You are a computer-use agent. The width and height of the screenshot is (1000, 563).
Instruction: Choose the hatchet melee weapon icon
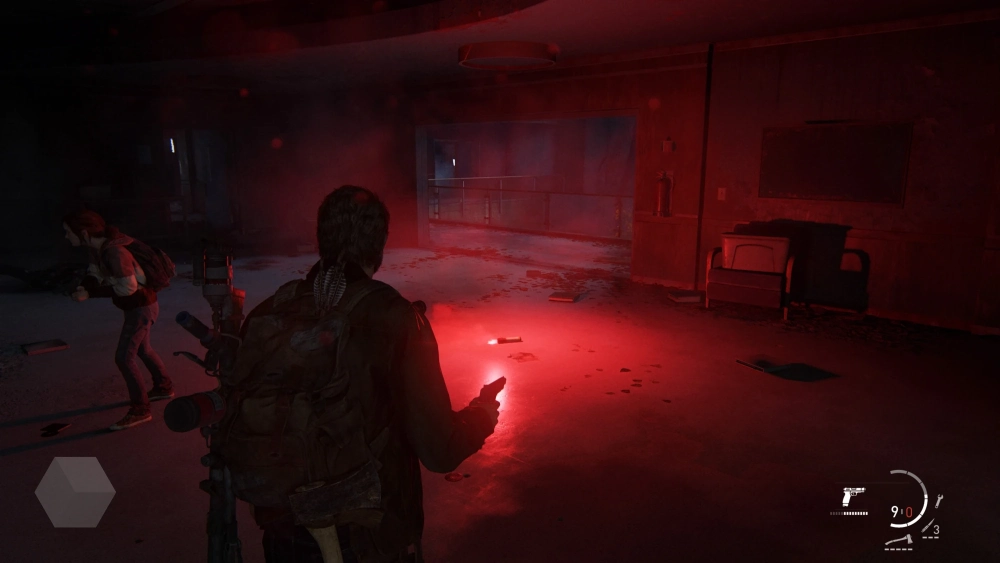click(x=899, y=540)
